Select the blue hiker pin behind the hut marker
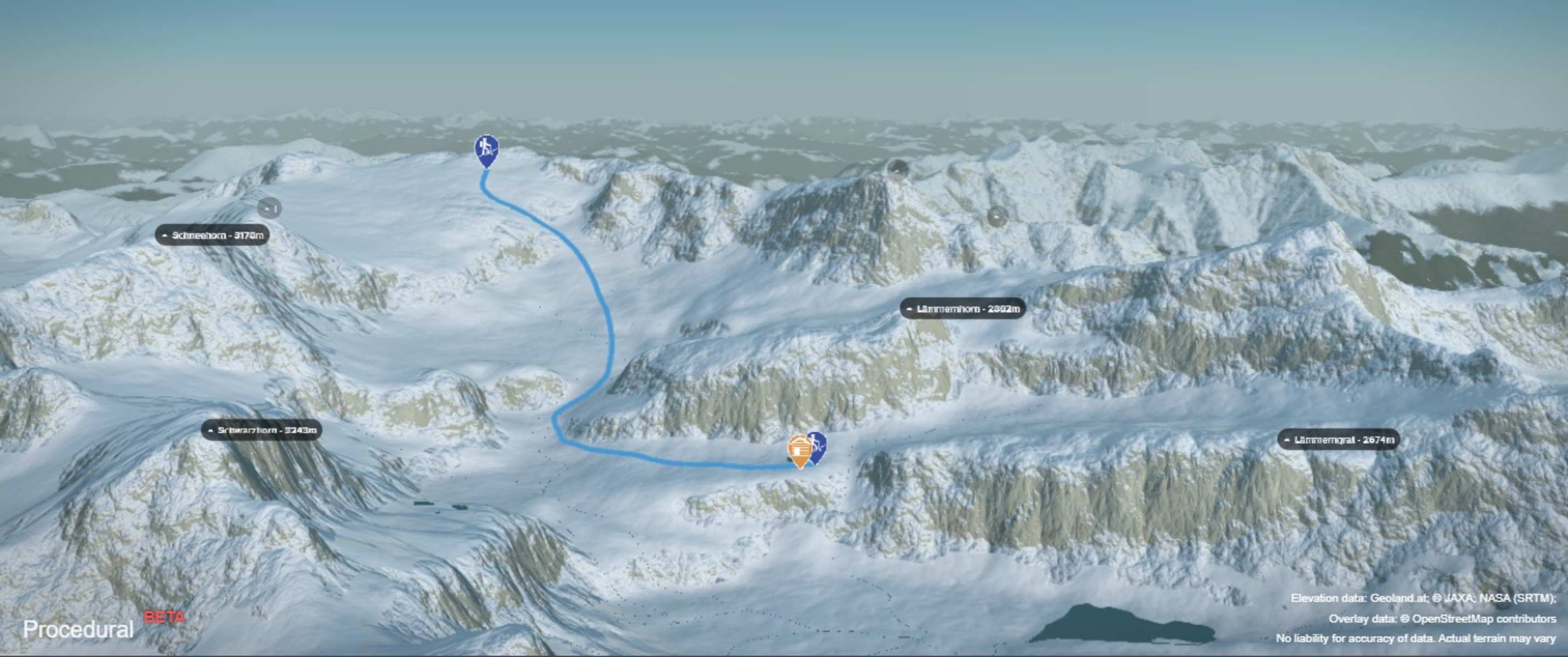This screenshot has width=1568, height=657. 818,444
